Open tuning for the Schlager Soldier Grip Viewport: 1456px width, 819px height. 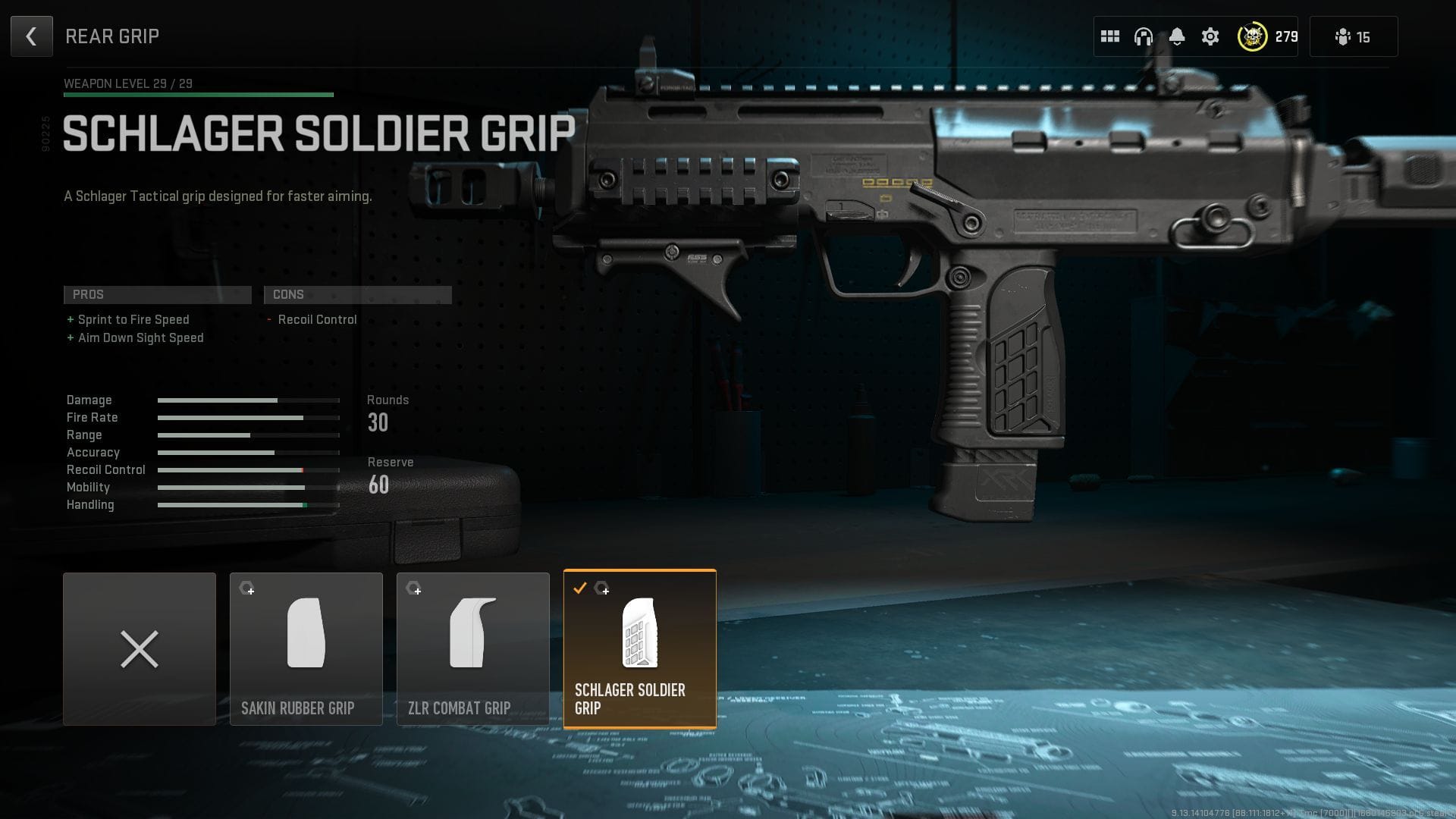click(x=603, y=589)
